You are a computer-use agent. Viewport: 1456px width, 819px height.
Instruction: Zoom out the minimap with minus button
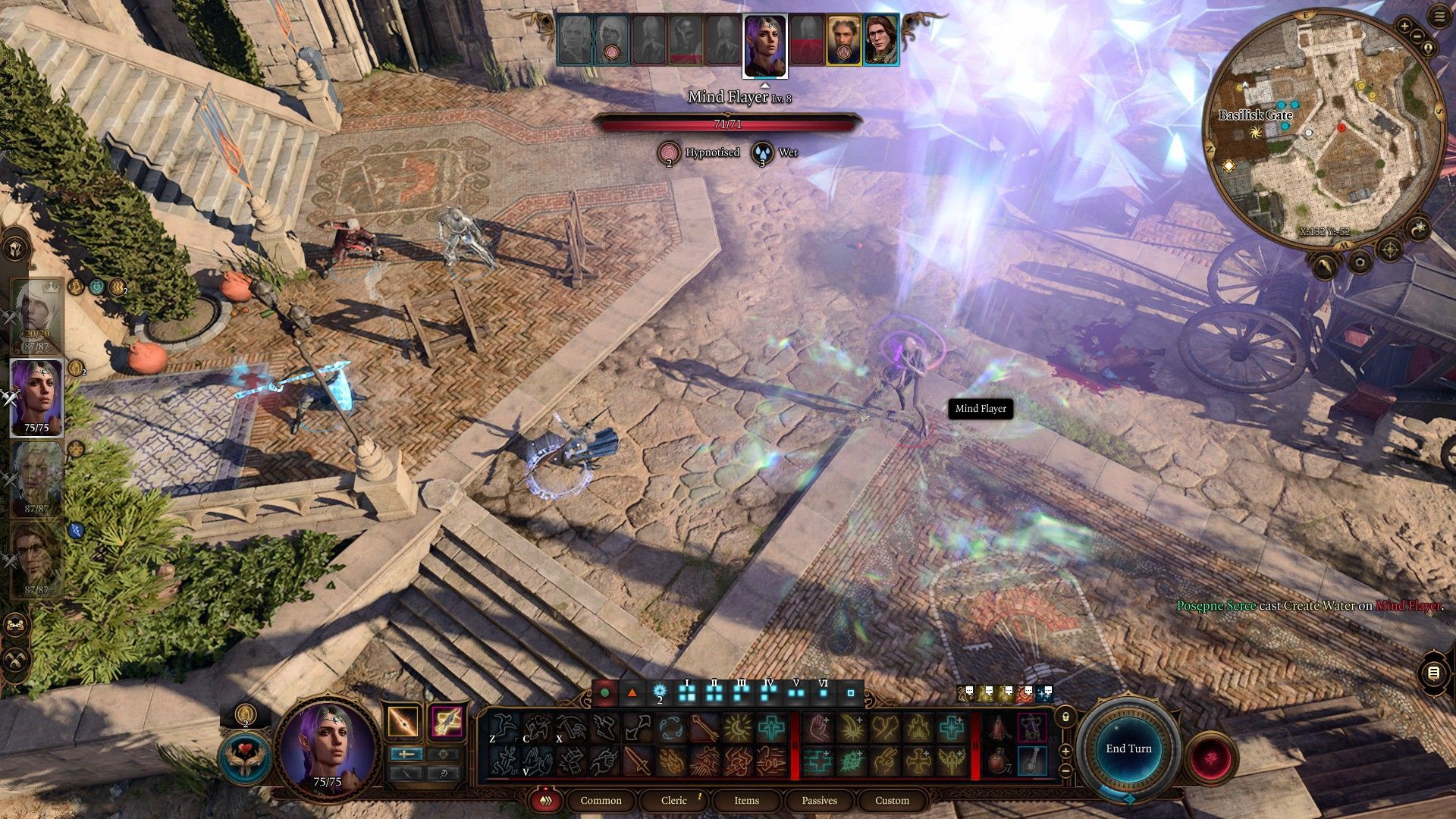point(1417,38)
